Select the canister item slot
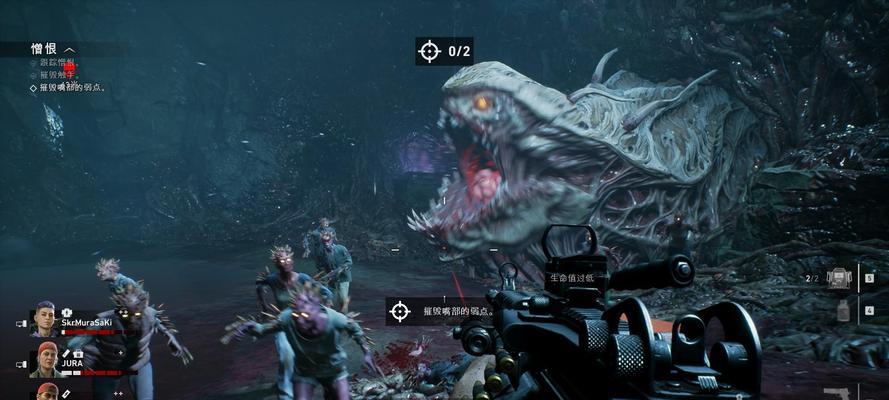This screenshot has width=889, height=400. point(842,311)
